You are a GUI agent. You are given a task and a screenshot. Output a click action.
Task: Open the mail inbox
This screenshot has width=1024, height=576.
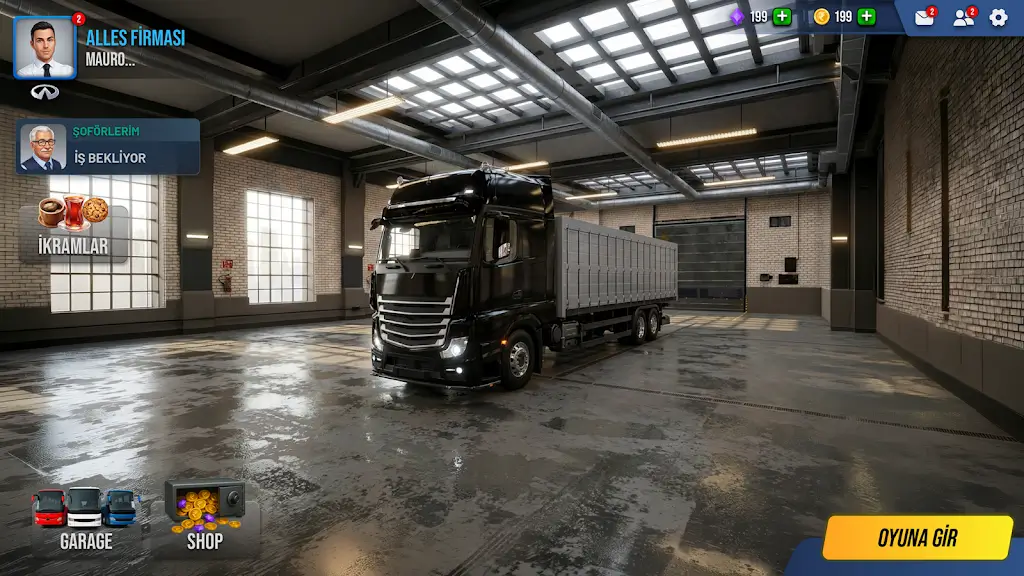tap(924, 17)
